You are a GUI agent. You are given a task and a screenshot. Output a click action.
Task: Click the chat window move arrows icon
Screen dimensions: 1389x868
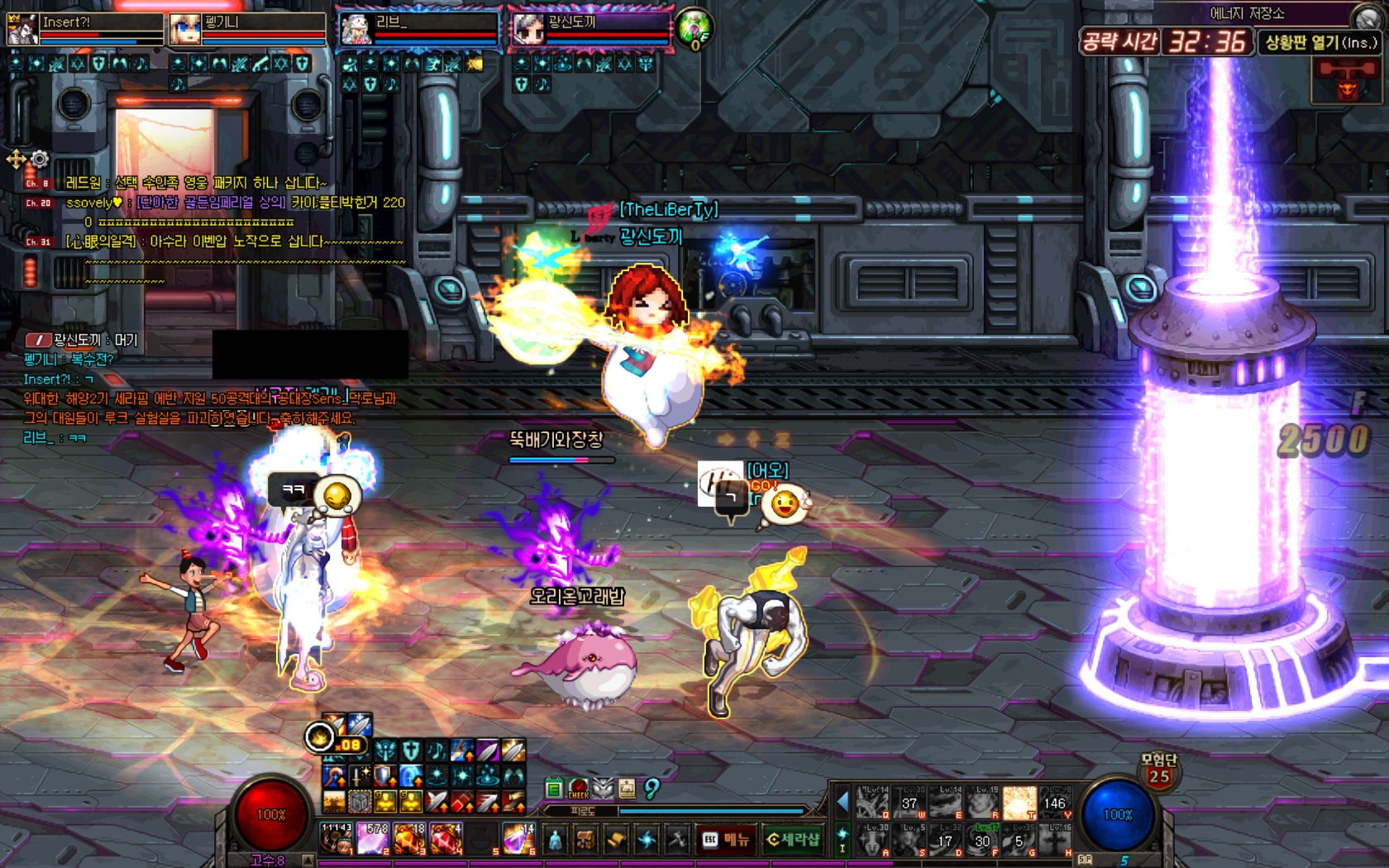tap(16, 159)
